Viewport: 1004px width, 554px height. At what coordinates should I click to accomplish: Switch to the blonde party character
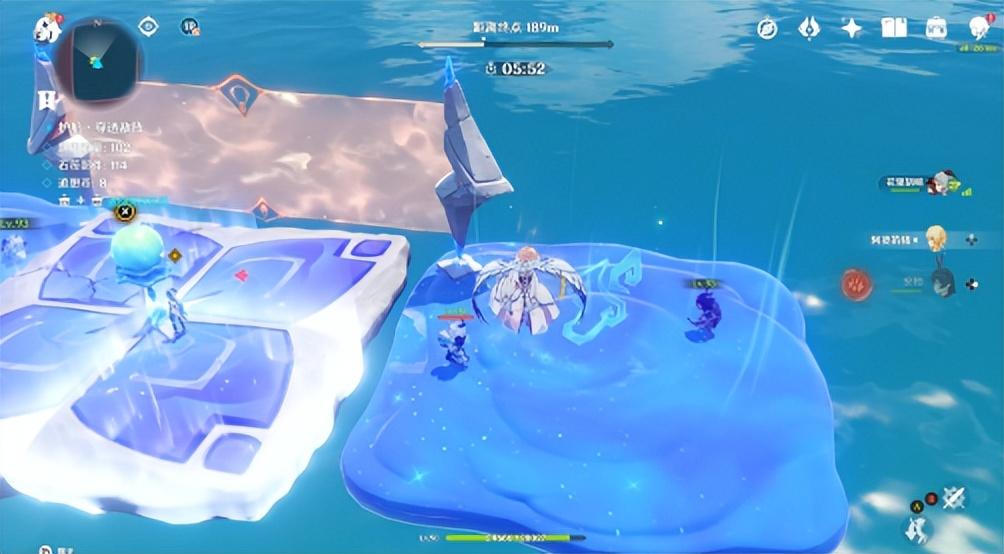click(x=936, y=239)
